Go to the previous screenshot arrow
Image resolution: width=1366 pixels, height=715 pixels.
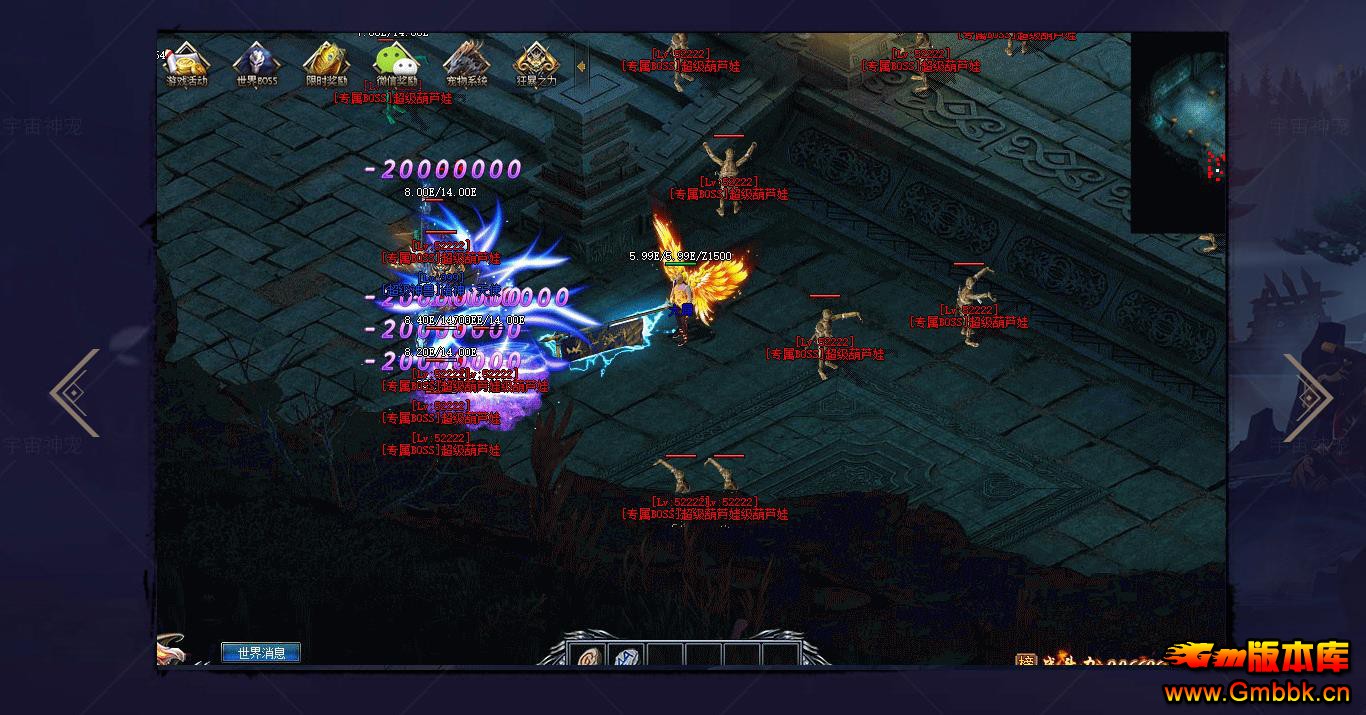[76, 393]
